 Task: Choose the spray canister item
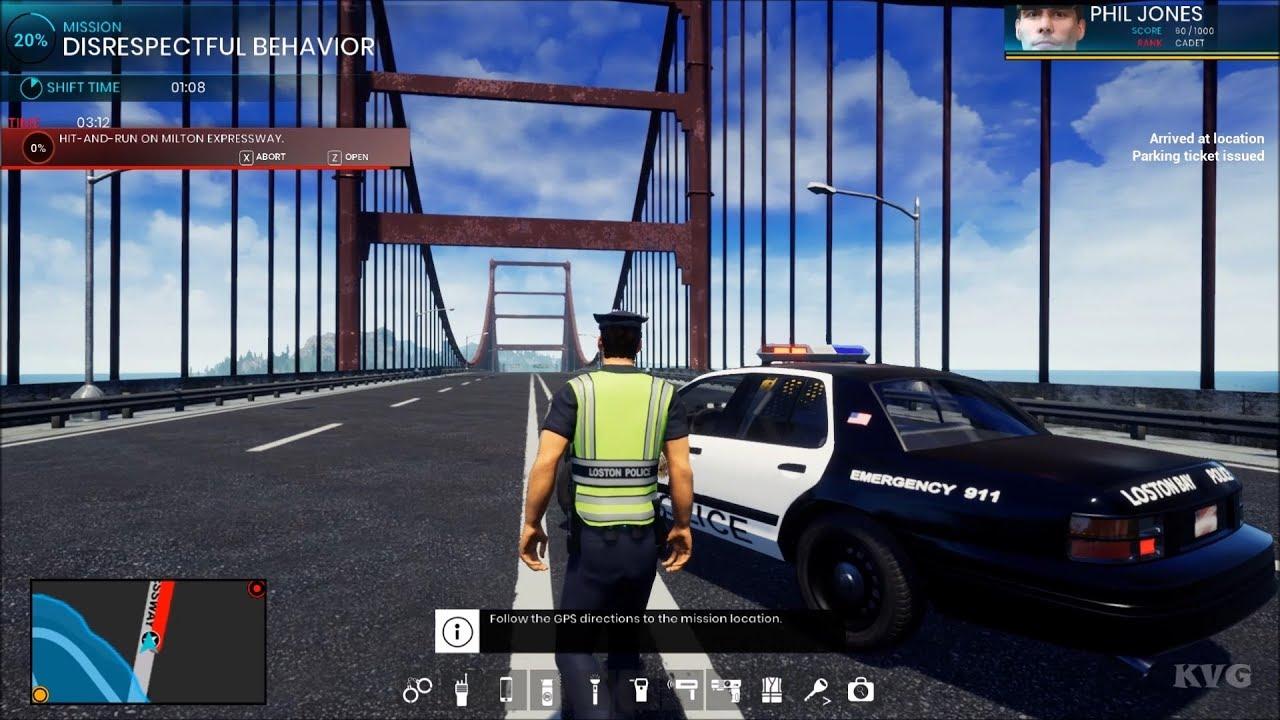click(546, 689)
